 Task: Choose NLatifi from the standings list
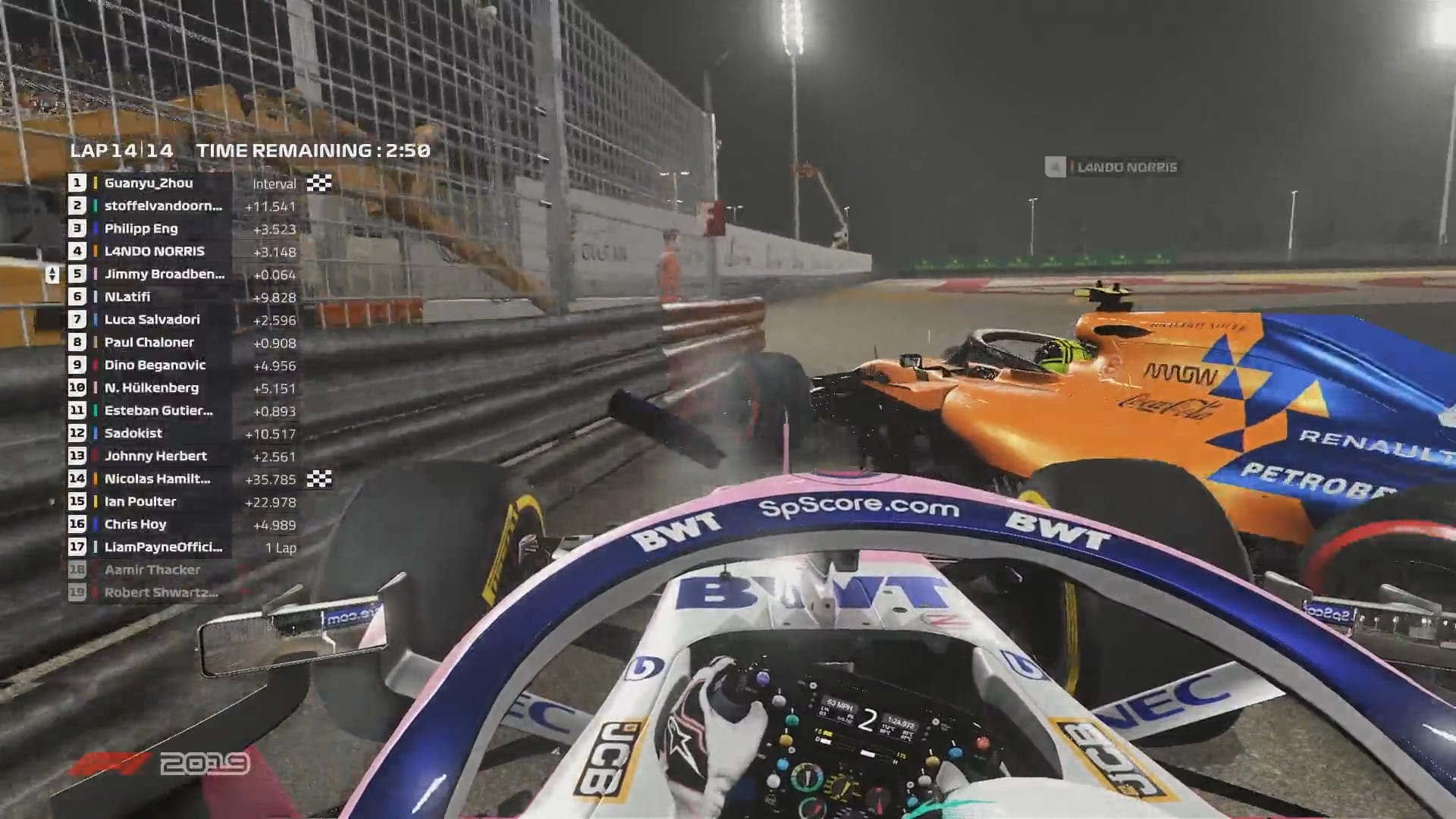[127, 297]
